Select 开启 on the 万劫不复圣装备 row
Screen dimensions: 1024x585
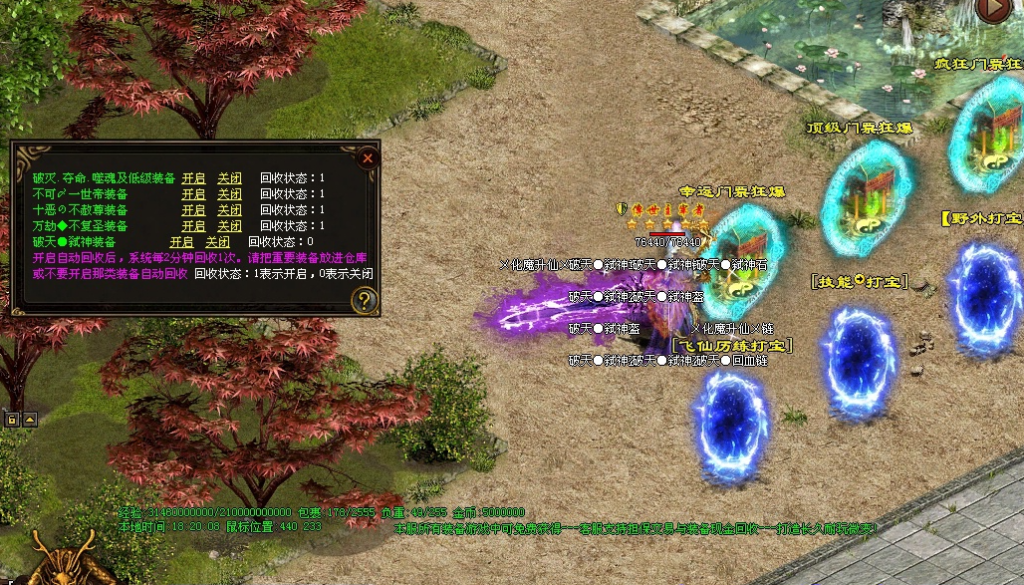click(x=193, y=226)
